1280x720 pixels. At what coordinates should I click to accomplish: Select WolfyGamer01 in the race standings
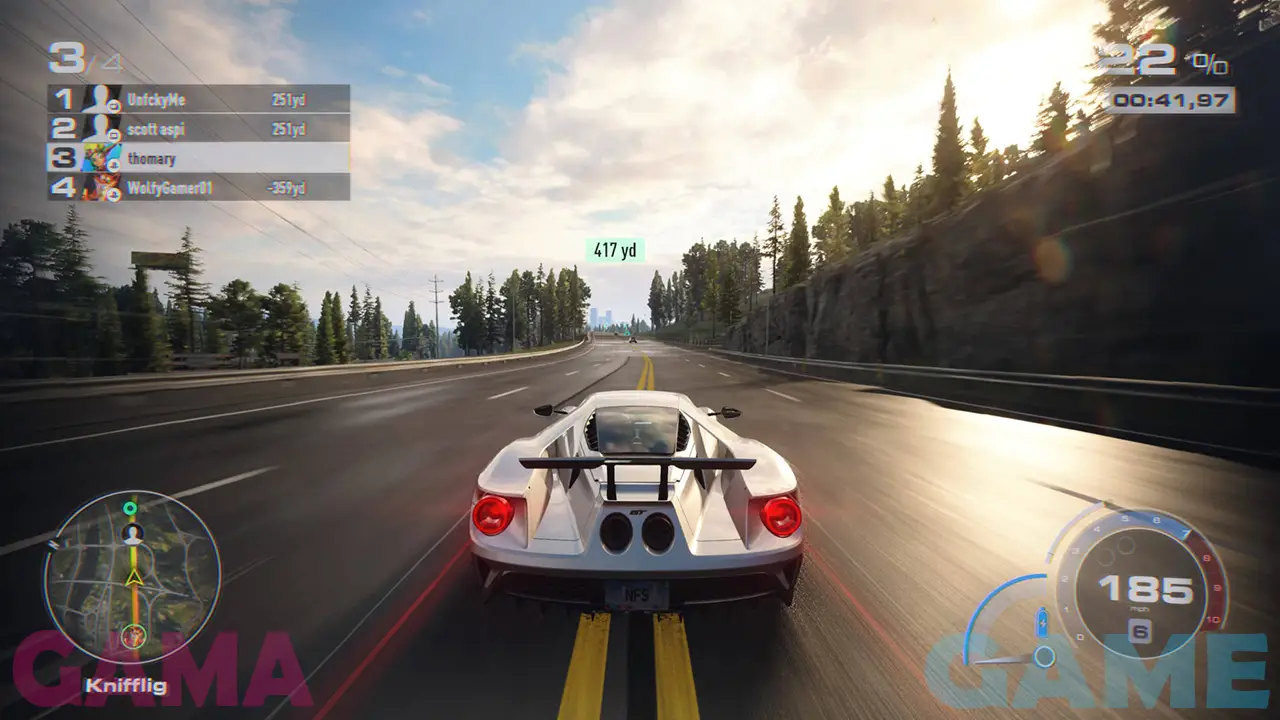[x=199, y=187]
